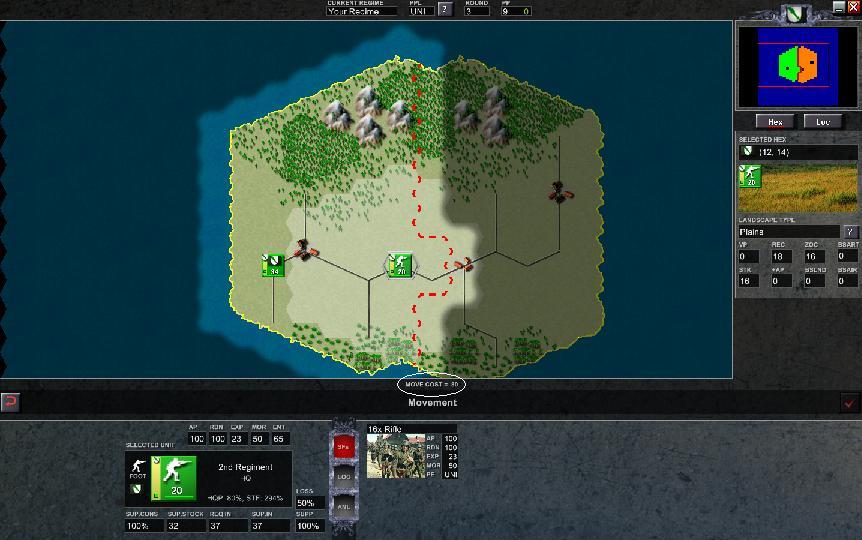Open the AVL tab
The height and width of the screenshot is (540, 862).
coord(343,505)
